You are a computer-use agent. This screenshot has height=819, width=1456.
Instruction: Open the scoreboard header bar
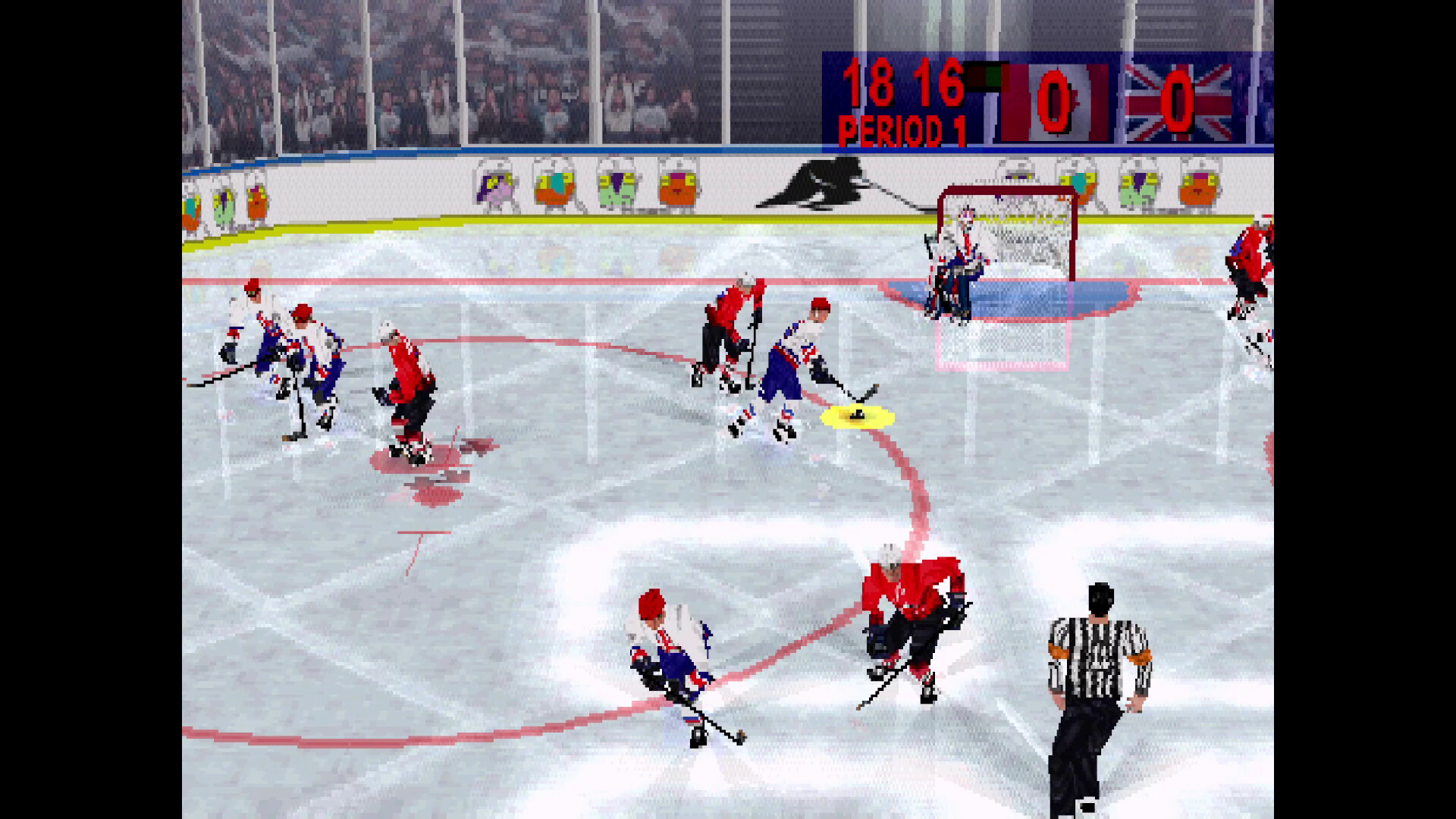pyautogui.click(x=1046, y=57)
